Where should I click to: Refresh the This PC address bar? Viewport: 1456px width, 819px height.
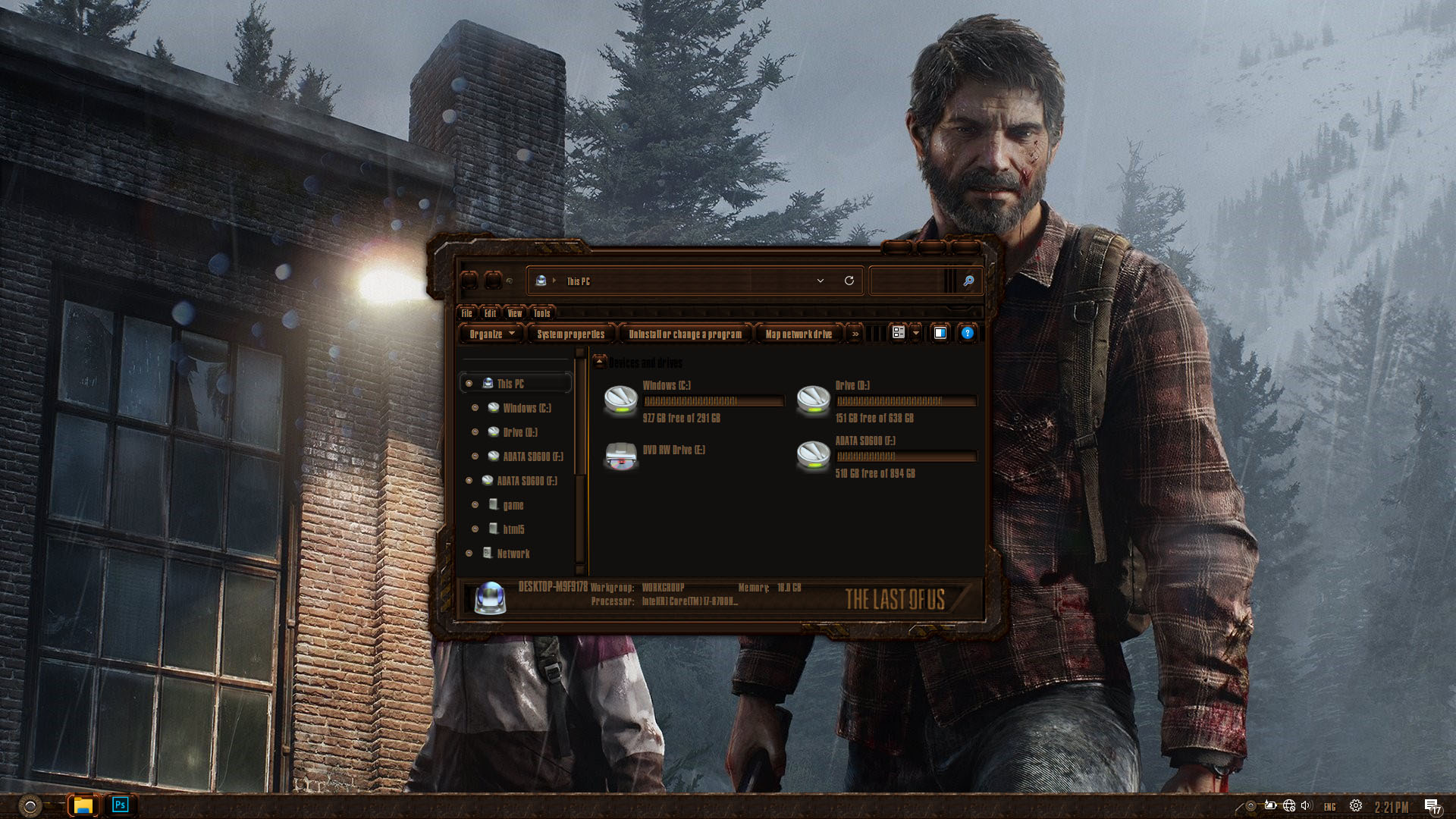(849, 281)
